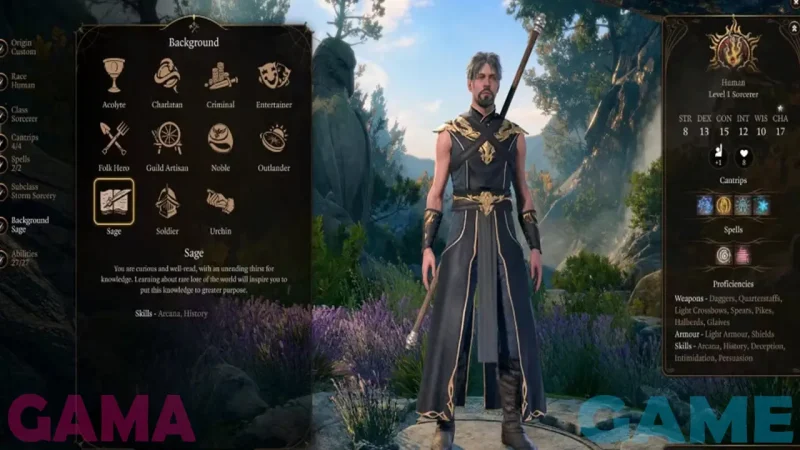Select the Guild Artisan background
Image resolution: width=800 pixels, height=450 pixels.
click(167, 138)
